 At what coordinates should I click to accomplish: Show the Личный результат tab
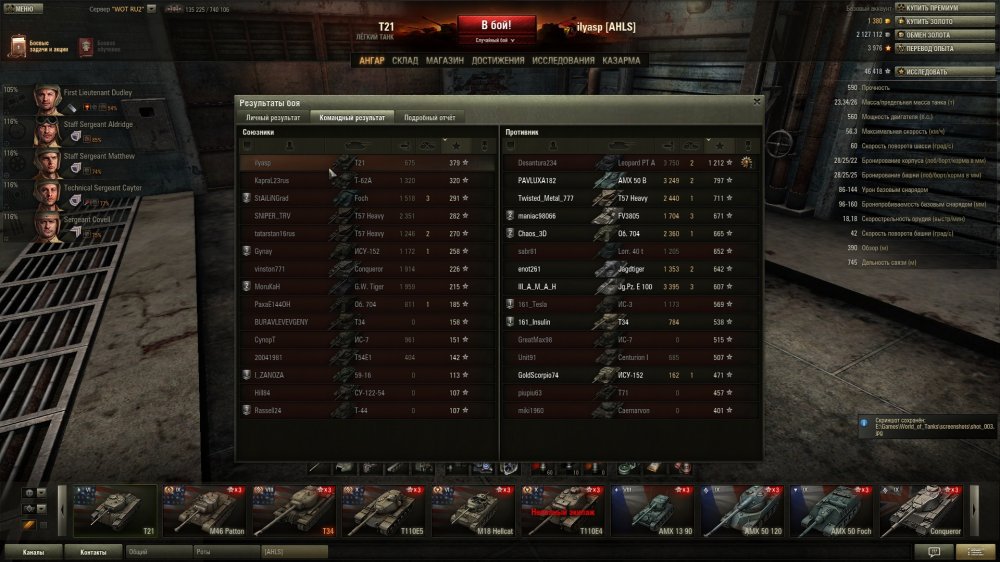pyautogui.click(x=272, y=117)
